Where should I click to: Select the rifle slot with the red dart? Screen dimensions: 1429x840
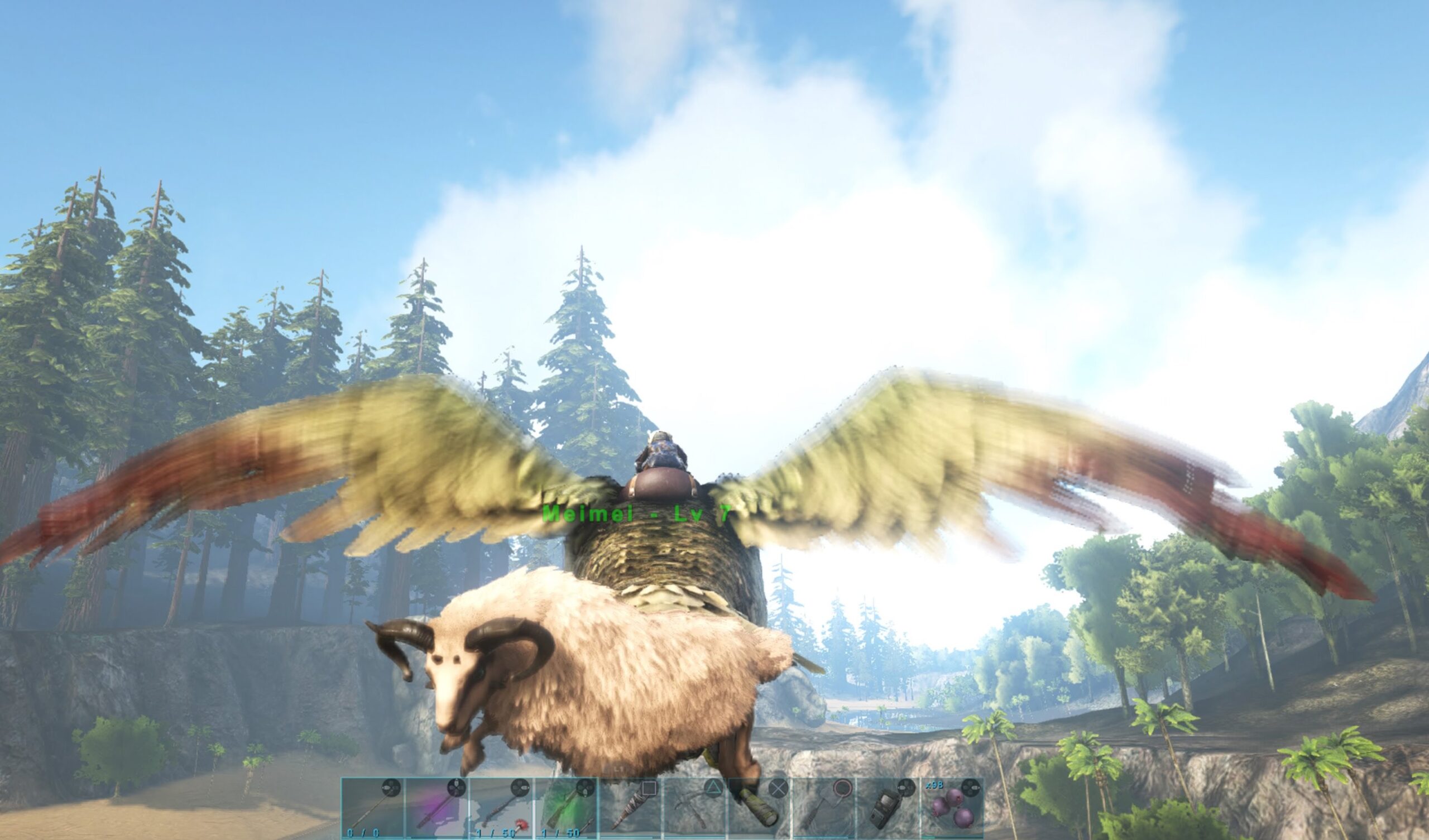(x=502, y=808)
